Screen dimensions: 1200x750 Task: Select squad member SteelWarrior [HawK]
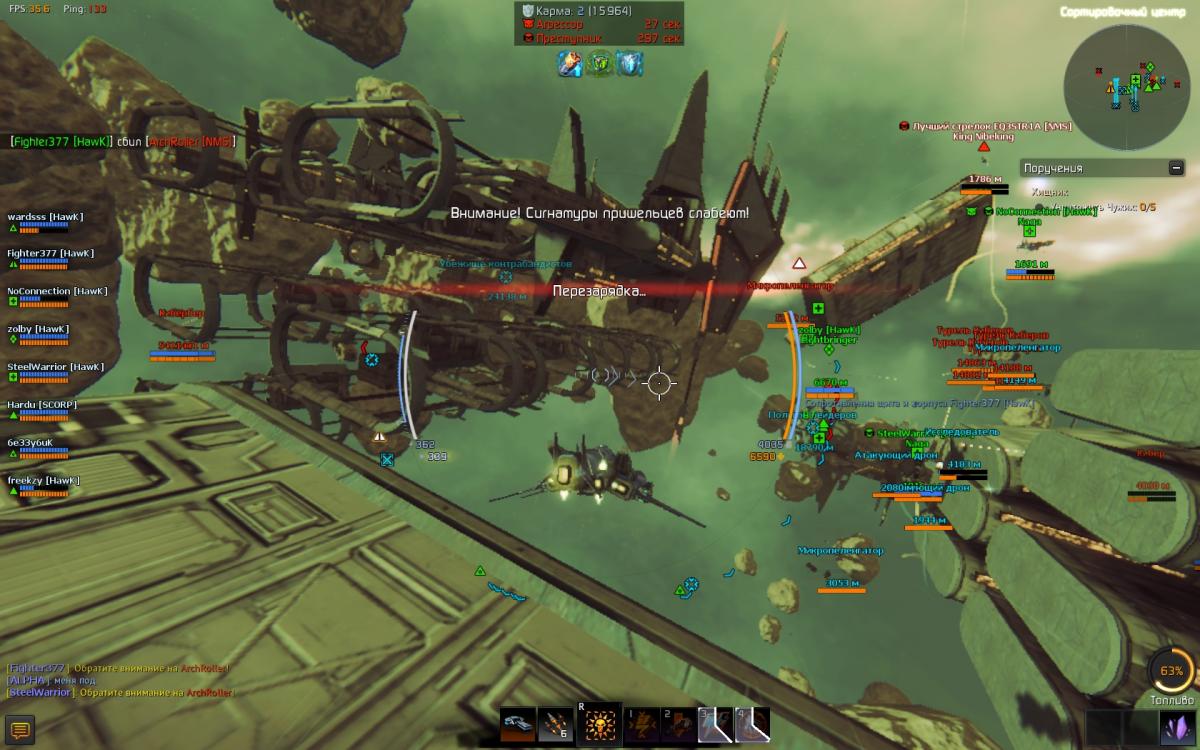[x=50, y=367]
